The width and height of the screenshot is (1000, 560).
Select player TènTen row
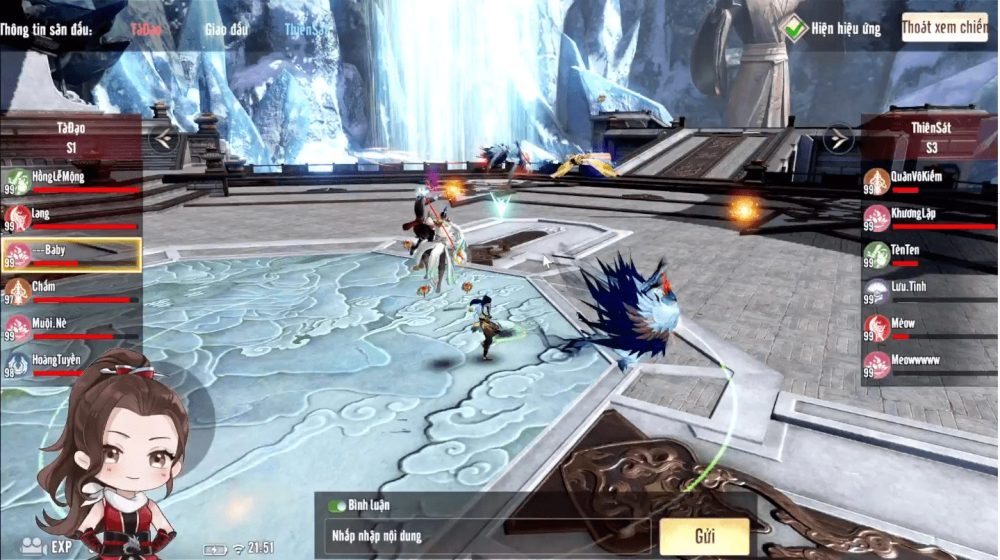point(929,254)
